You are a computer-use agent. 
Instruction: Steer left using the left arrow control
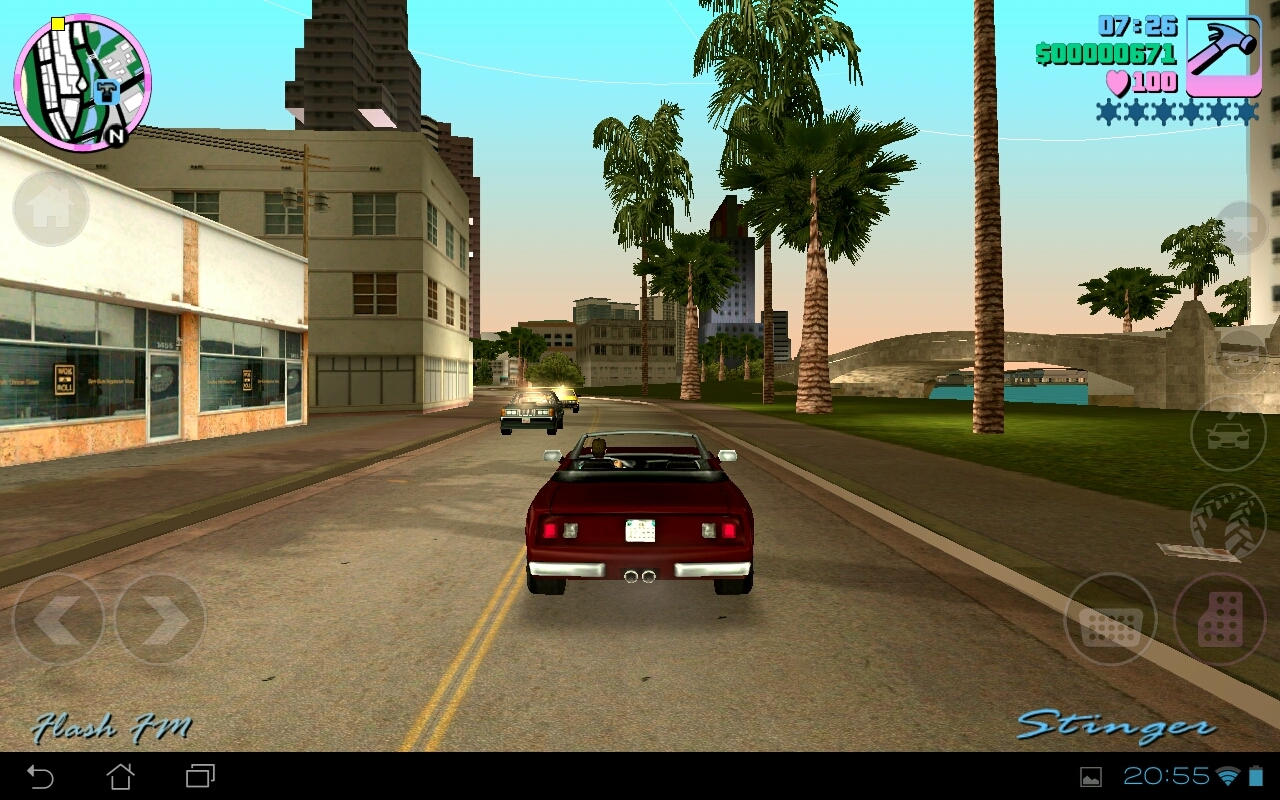click(x=60, y=620)
